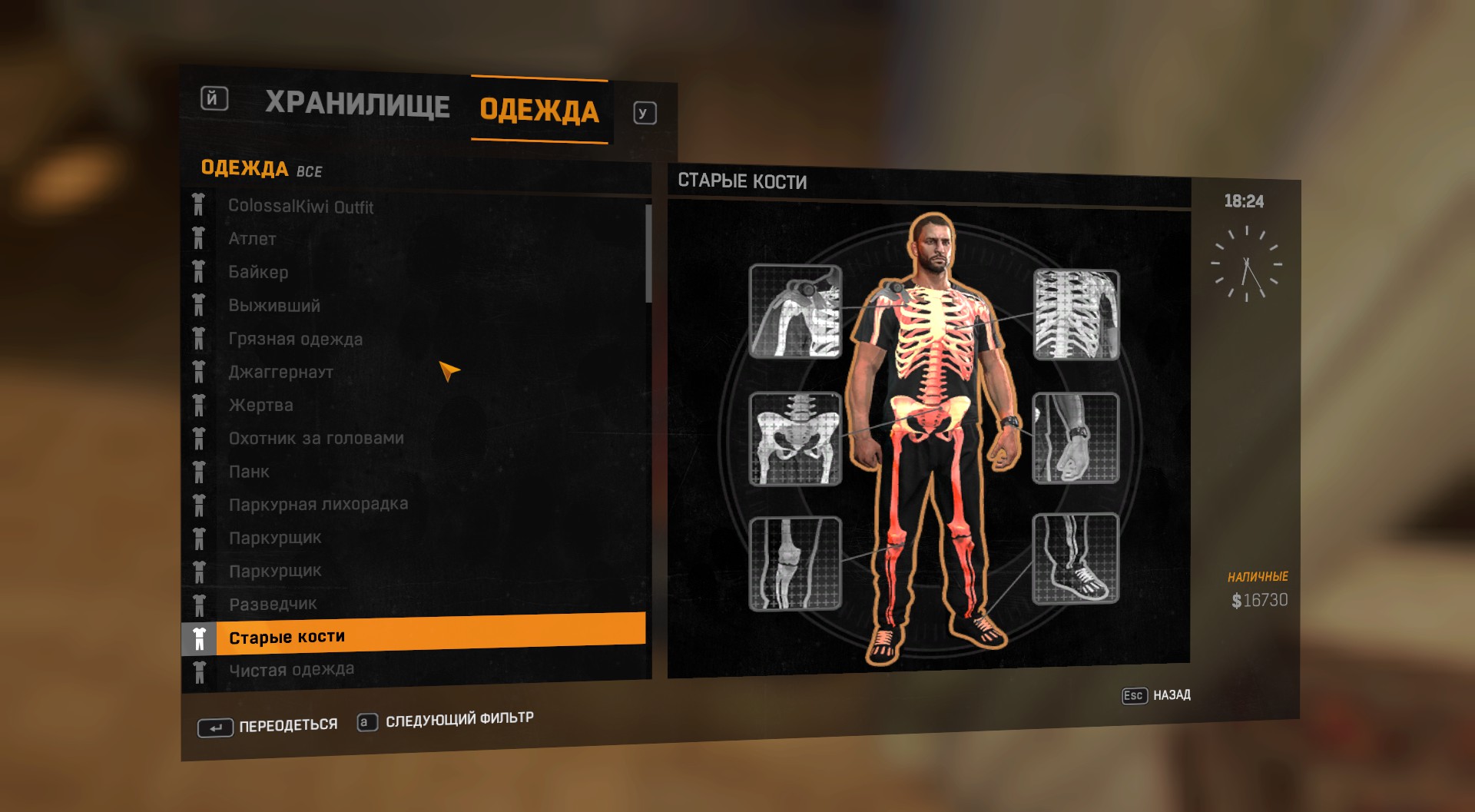Screen dimensions: 1475x812
Task: Click the knee x-ray preview square
Action: pyautogui.click(x=795, y=562)
